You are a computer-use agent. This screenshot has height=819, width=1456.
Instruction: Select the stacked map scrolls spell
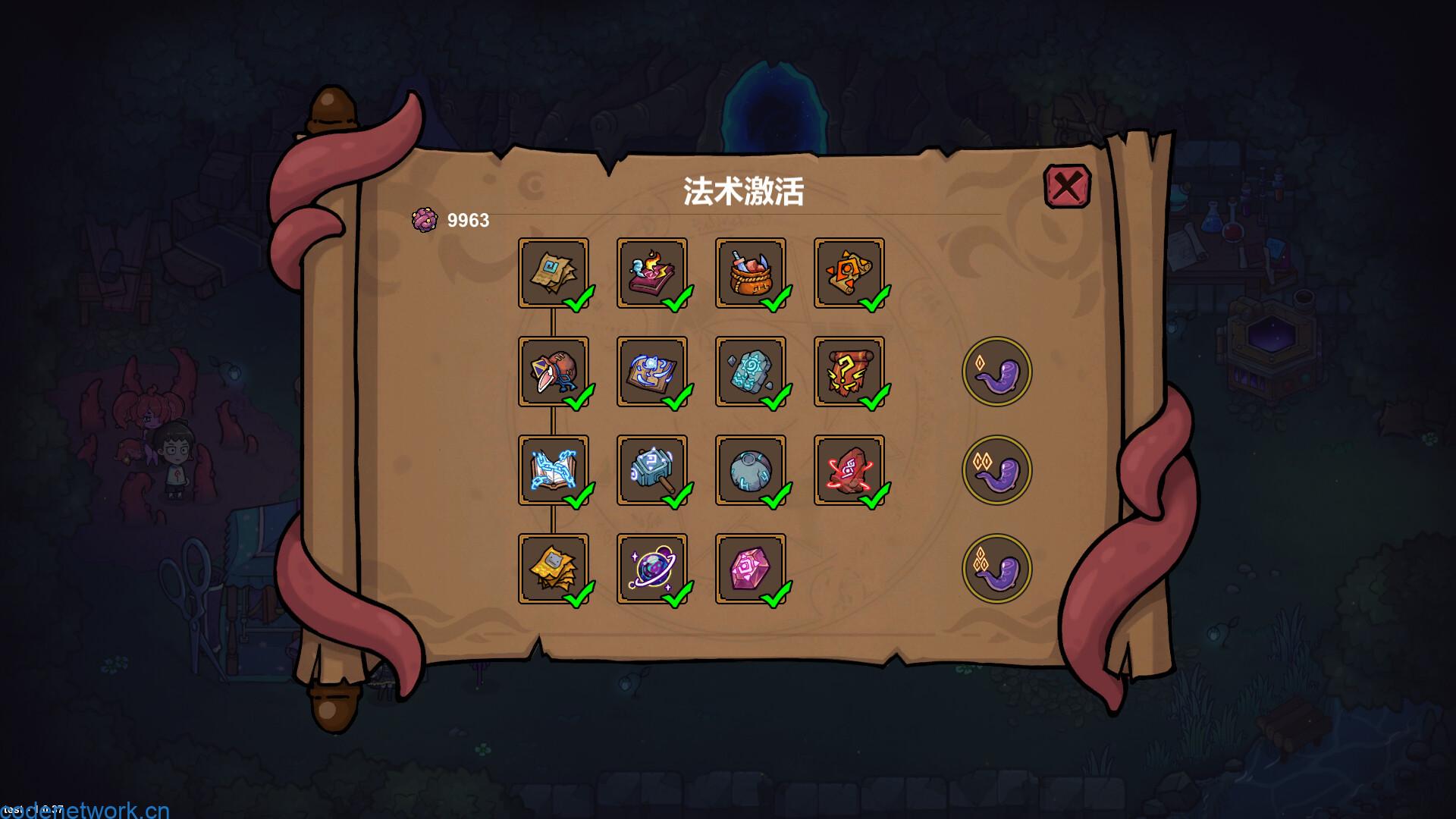[554, 273]
